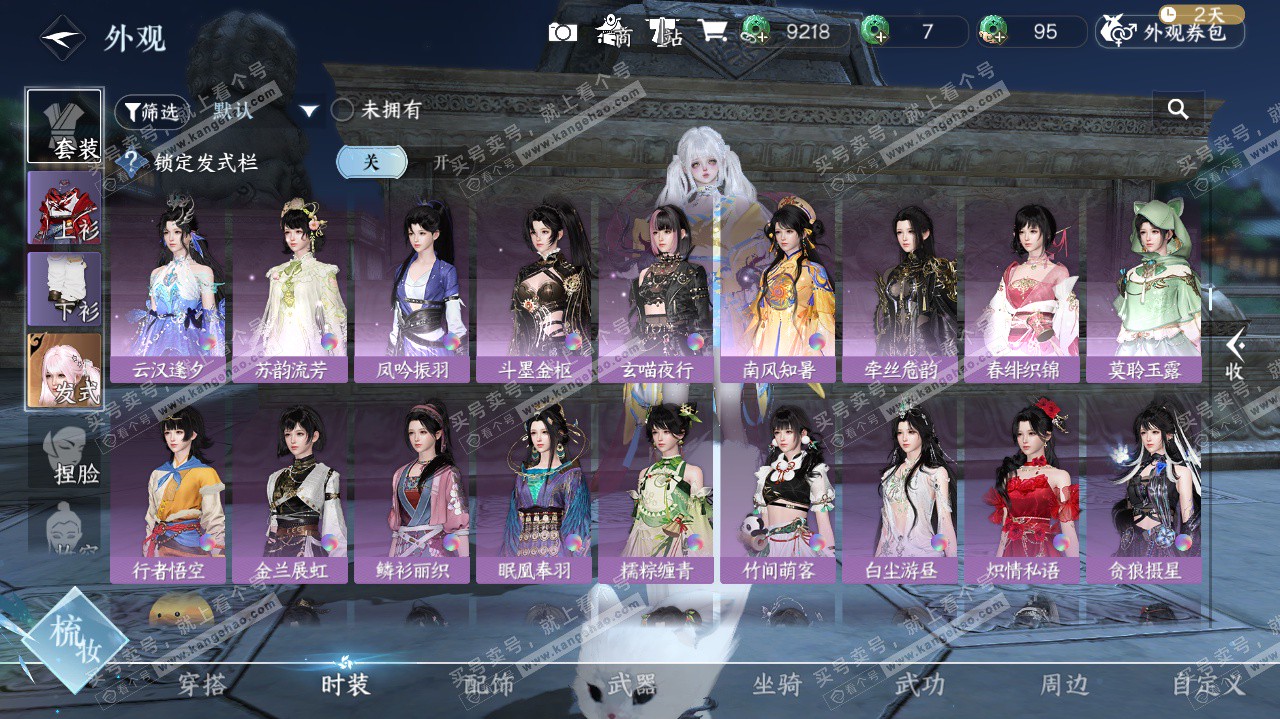The image size is (1280, 719).
Task: Tick the 未拥有 checkbox
Action: pyautogui.click(x=342, y=111)
